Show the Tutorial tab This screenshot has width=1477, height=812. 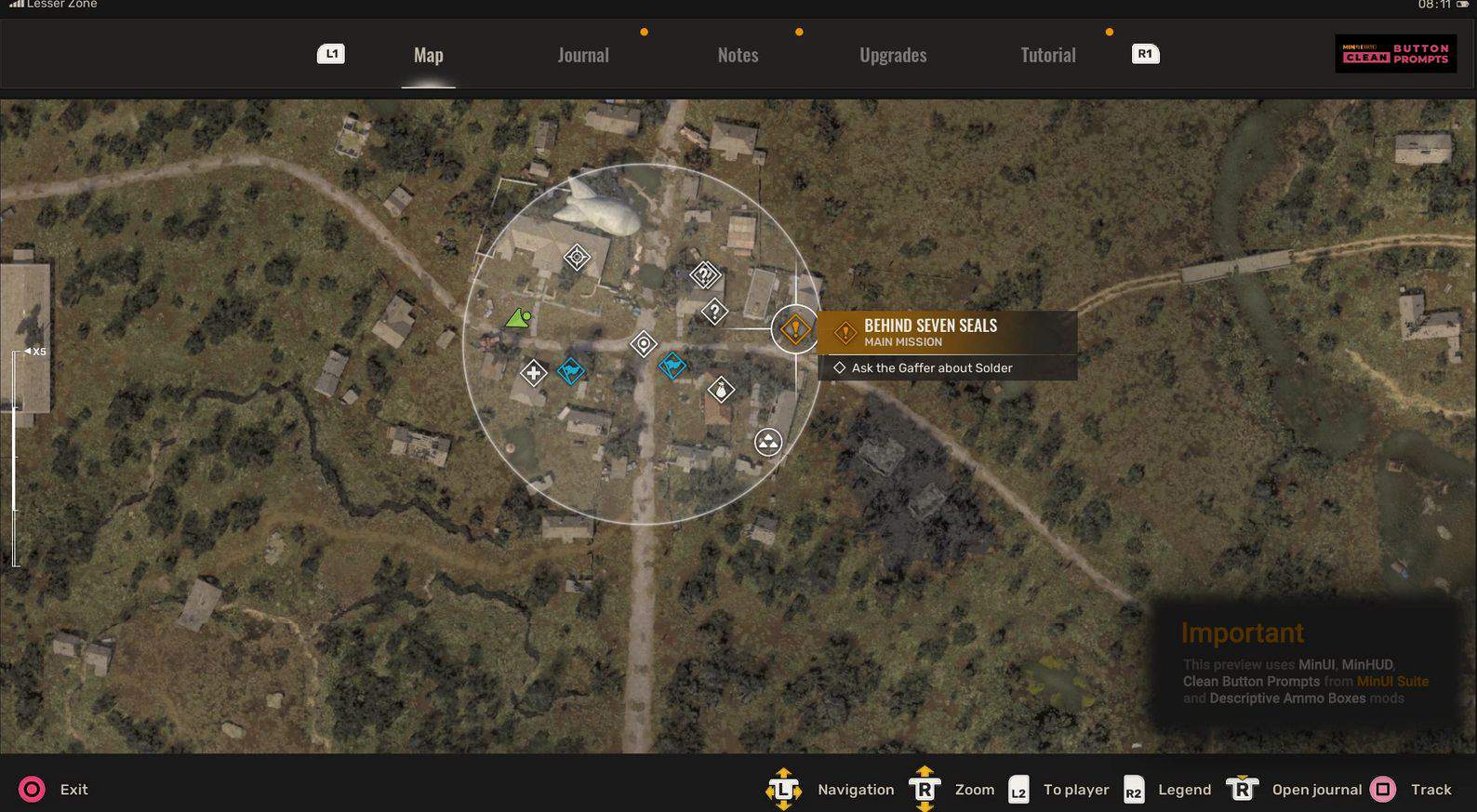pyautogui.click(x=1047, y=55)
